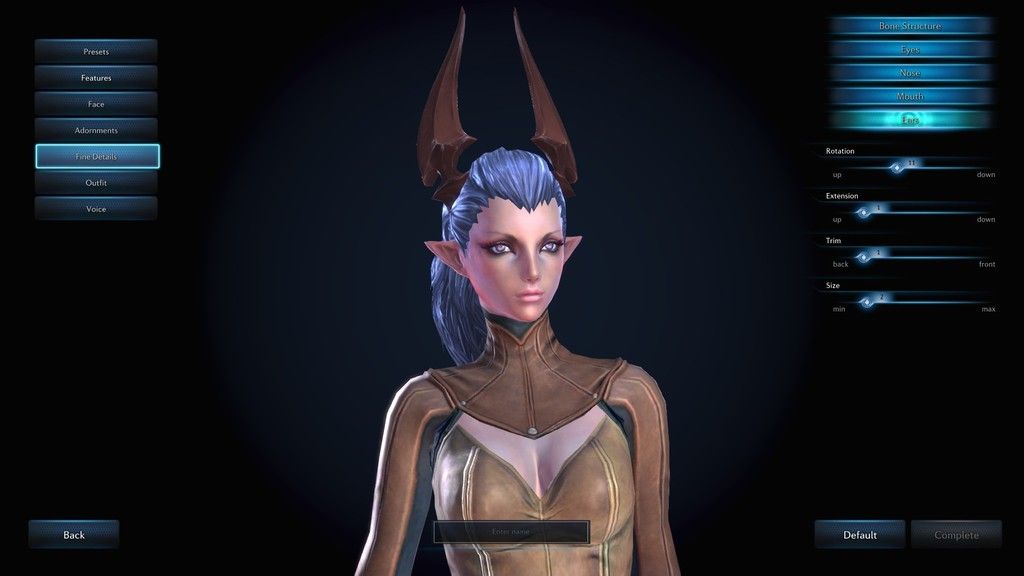Image resolution: width=1024 pixels, height=576 pixels.
Task: Choose the Adornments category
Action: [96, 130]
